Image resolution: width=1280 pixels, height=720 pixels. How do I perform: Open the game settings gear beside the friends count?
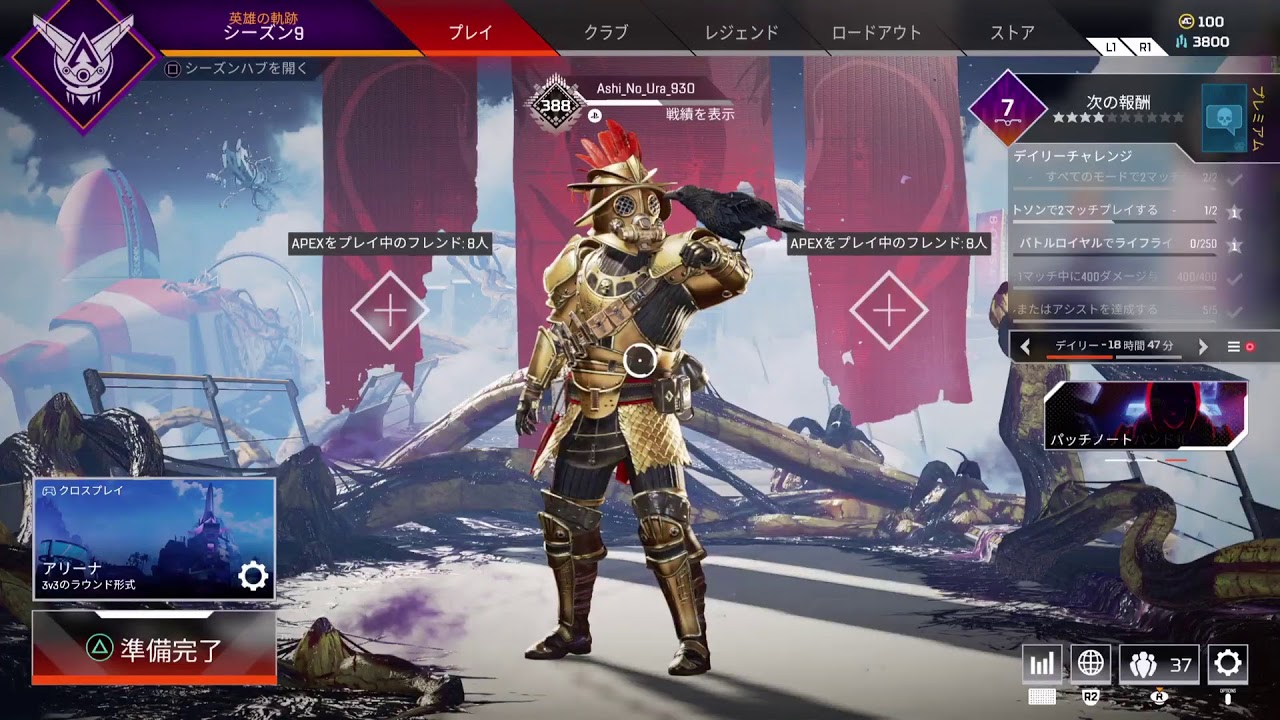click(x=1227, y=663)
